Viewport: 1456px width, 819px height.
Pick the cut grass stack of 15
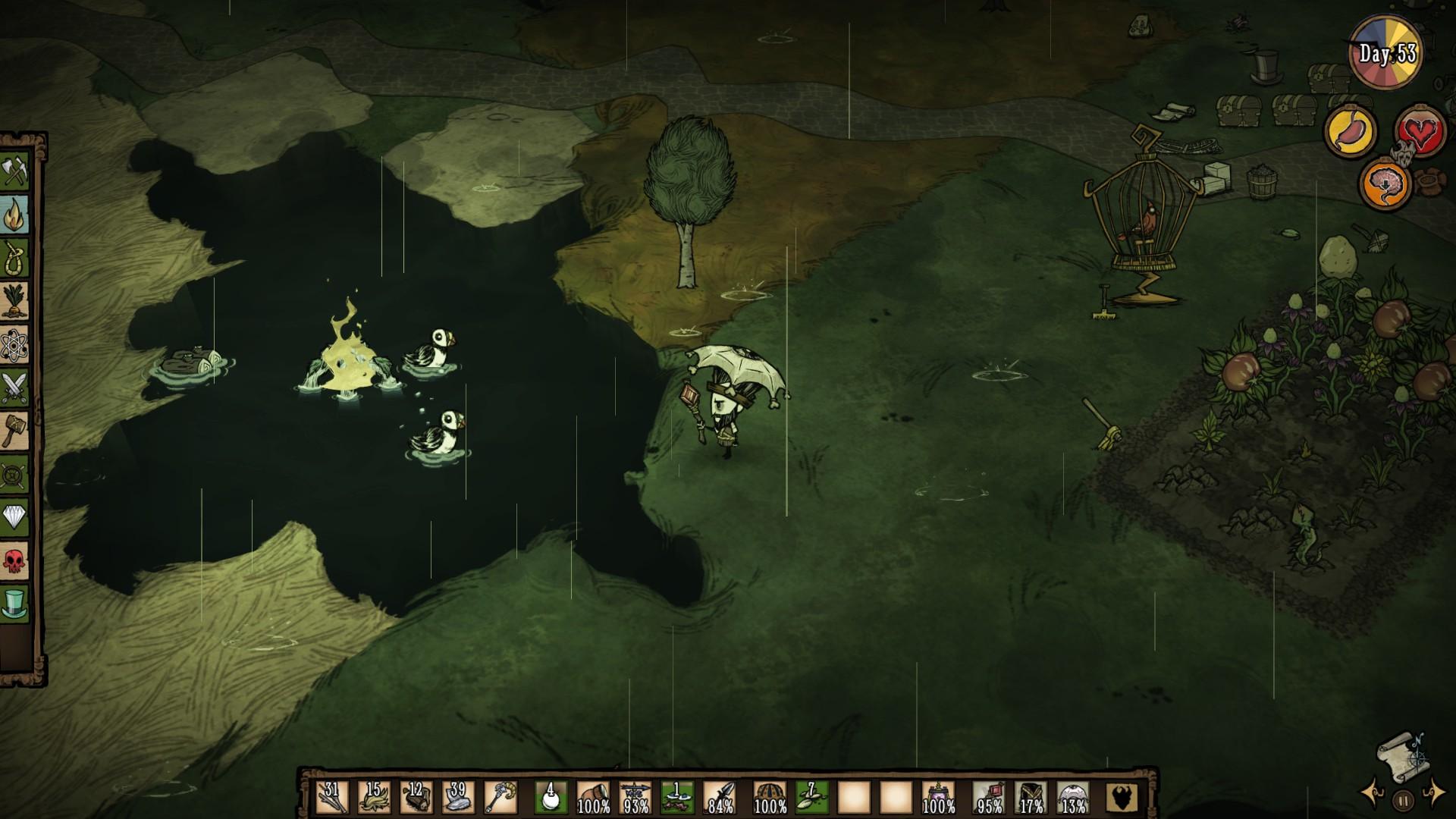pos(374,797)
